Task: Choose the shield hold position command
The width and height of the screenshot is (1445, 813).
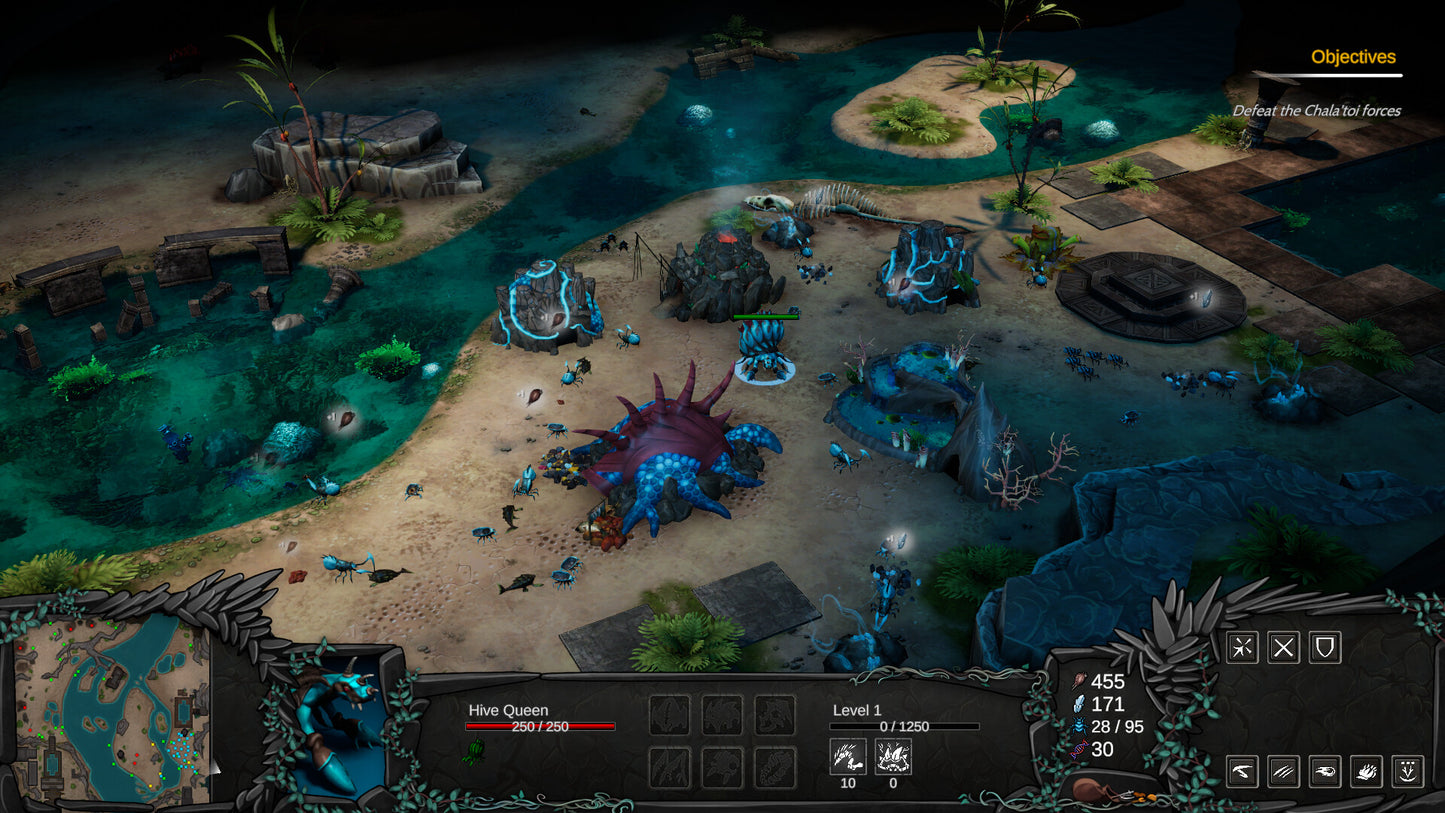Action: coord(1325,648)
